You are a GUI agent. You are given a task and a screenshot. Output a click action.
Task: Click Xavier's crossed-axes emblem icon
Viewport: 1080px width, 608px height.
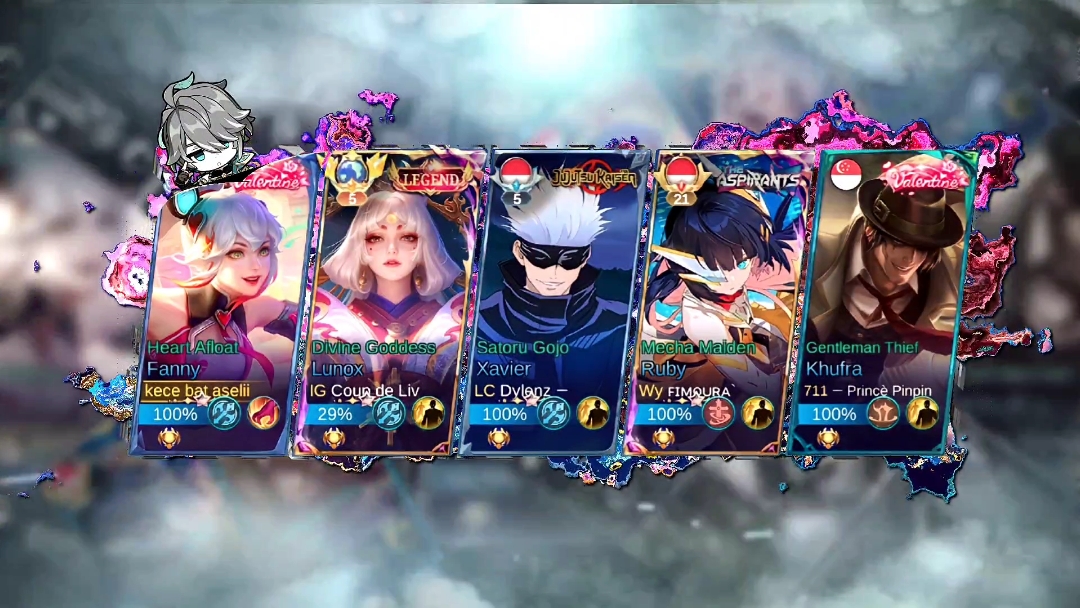point(553,413)
